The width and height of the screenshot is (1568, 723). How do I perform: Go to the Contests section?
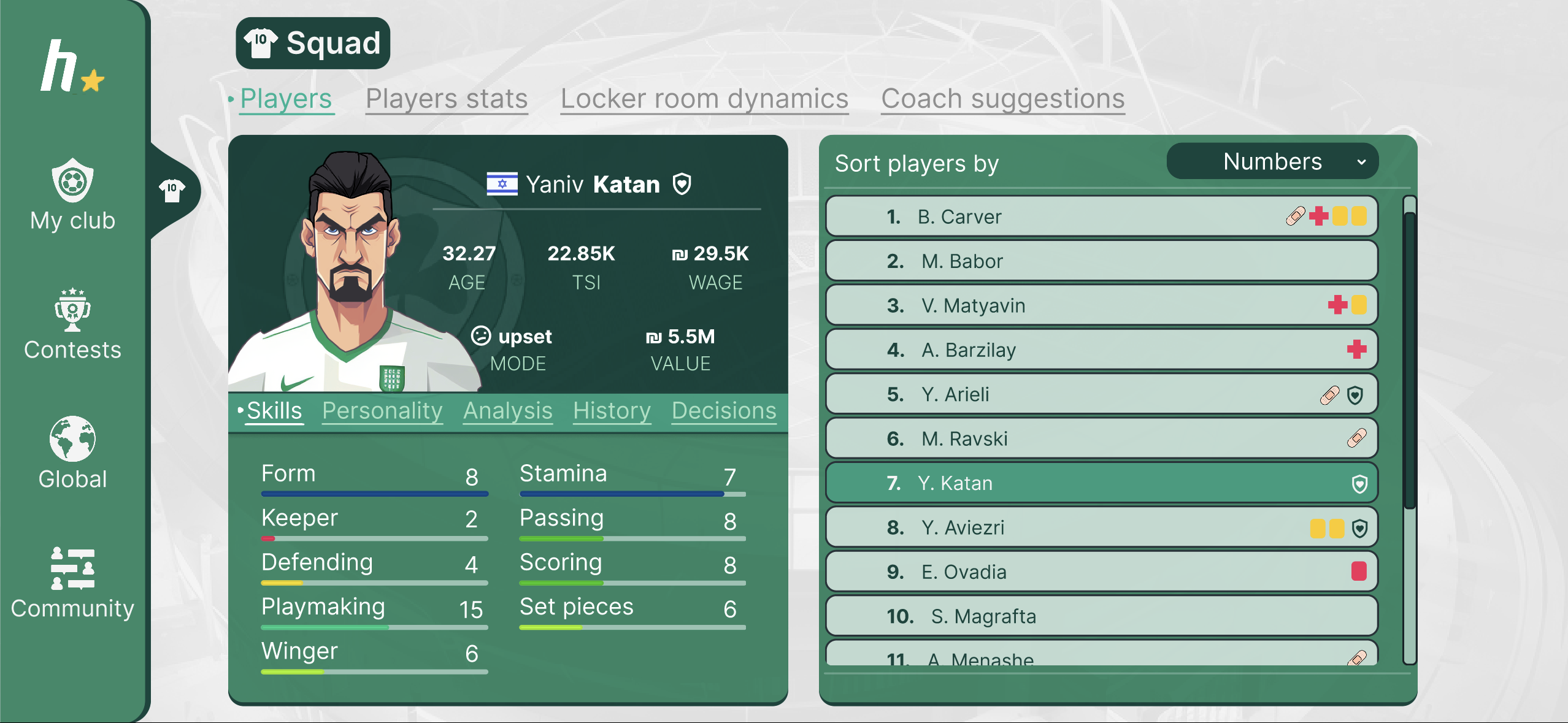72,324
